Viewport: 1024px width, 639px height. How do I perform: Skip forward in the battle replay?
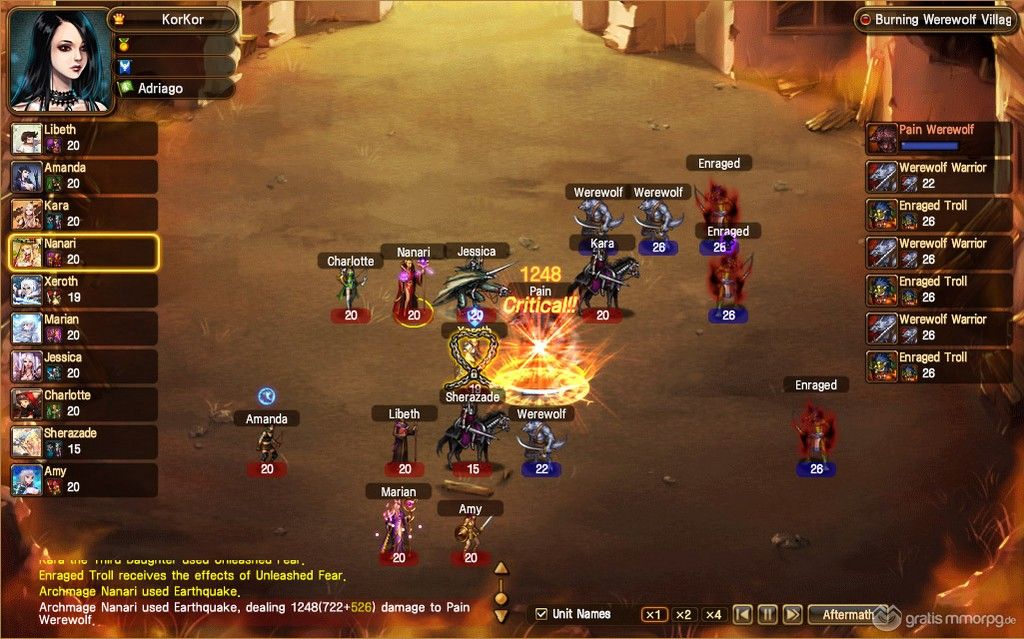click(x=792, y=614)
